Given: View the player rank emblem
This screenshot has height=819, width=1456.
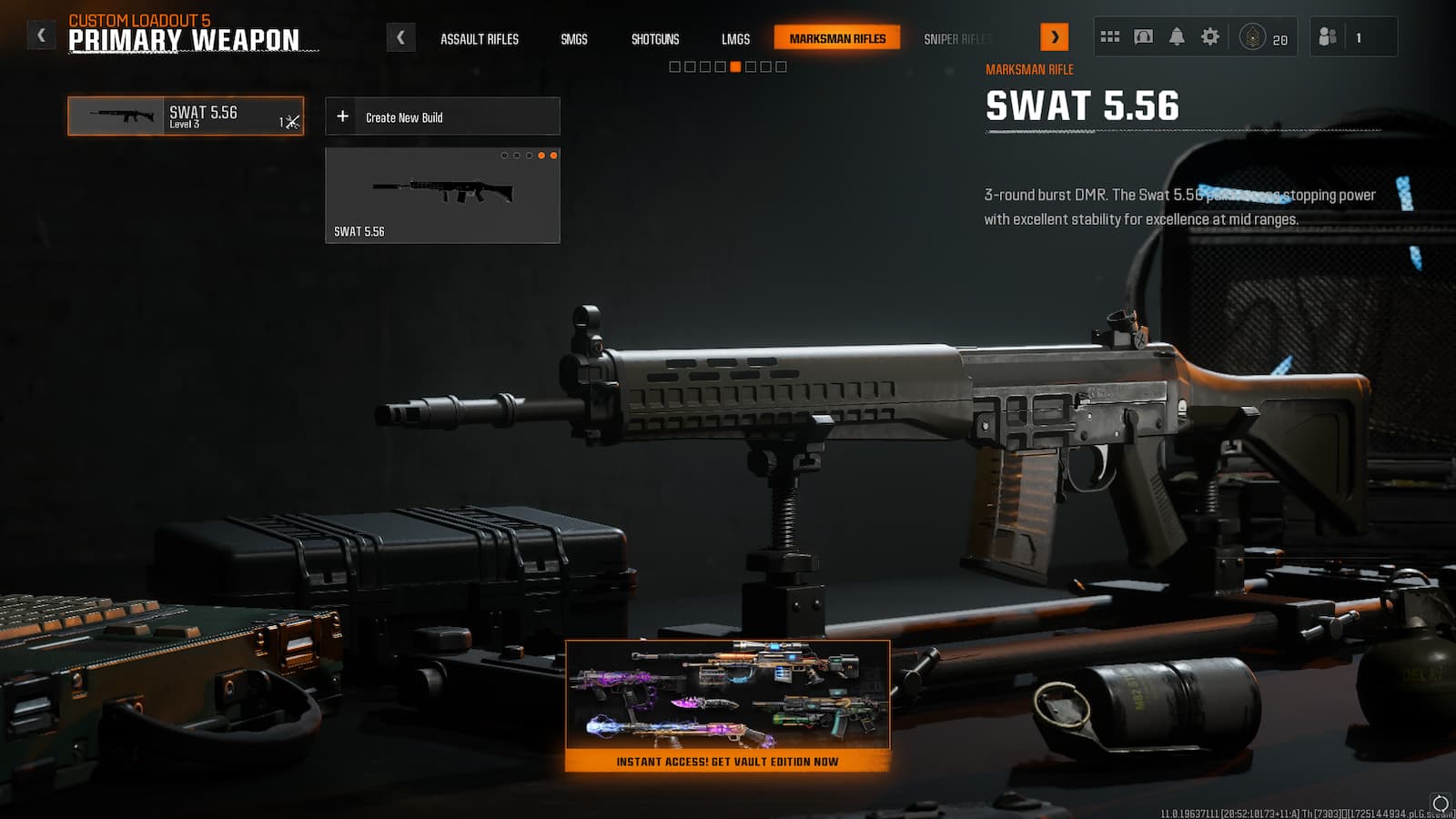Looking at the screenshot, I should pyautogui.click(x=1252, y=37).
